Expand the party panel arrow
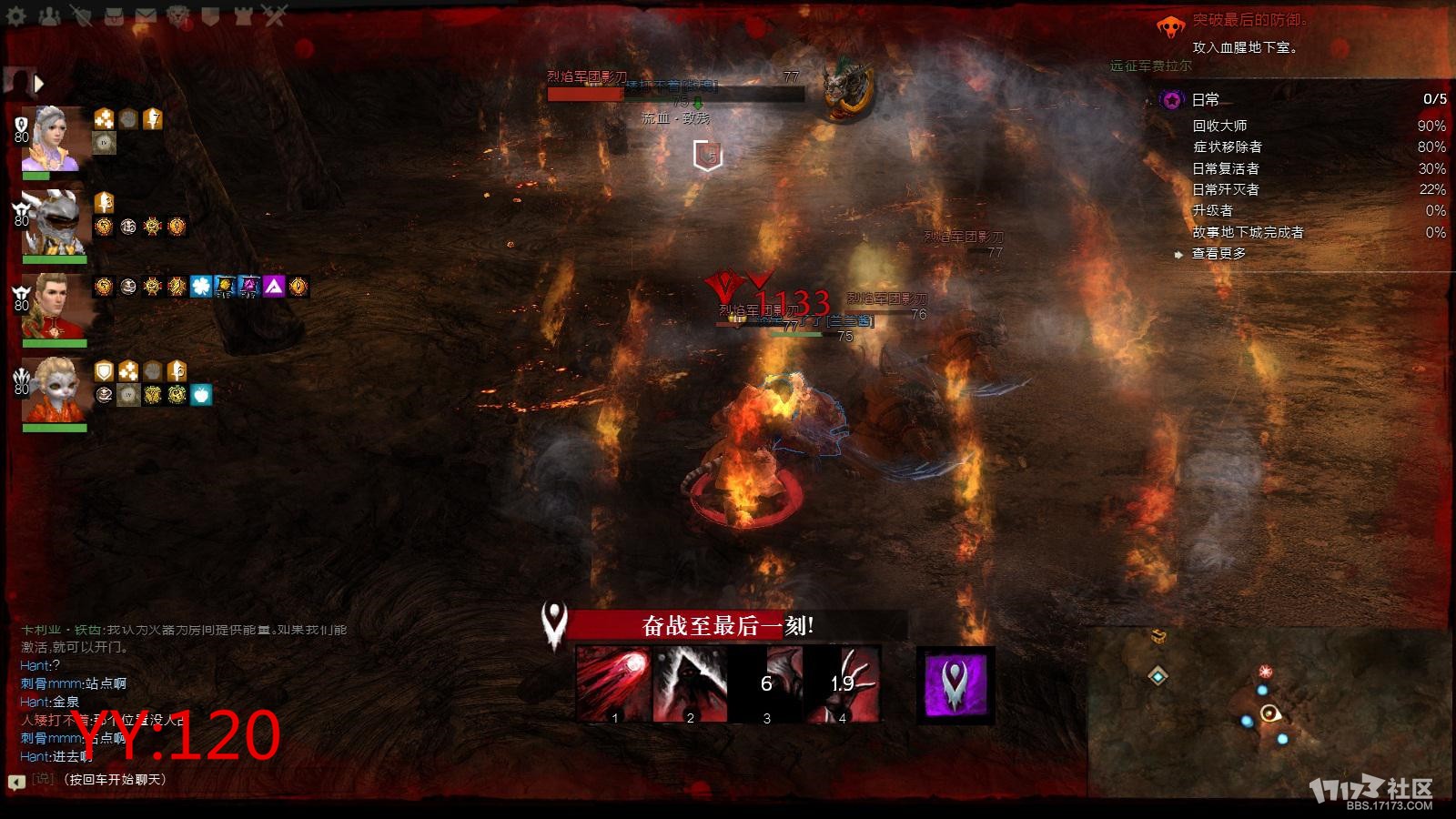1456x819 pixels. coord(39,84)
